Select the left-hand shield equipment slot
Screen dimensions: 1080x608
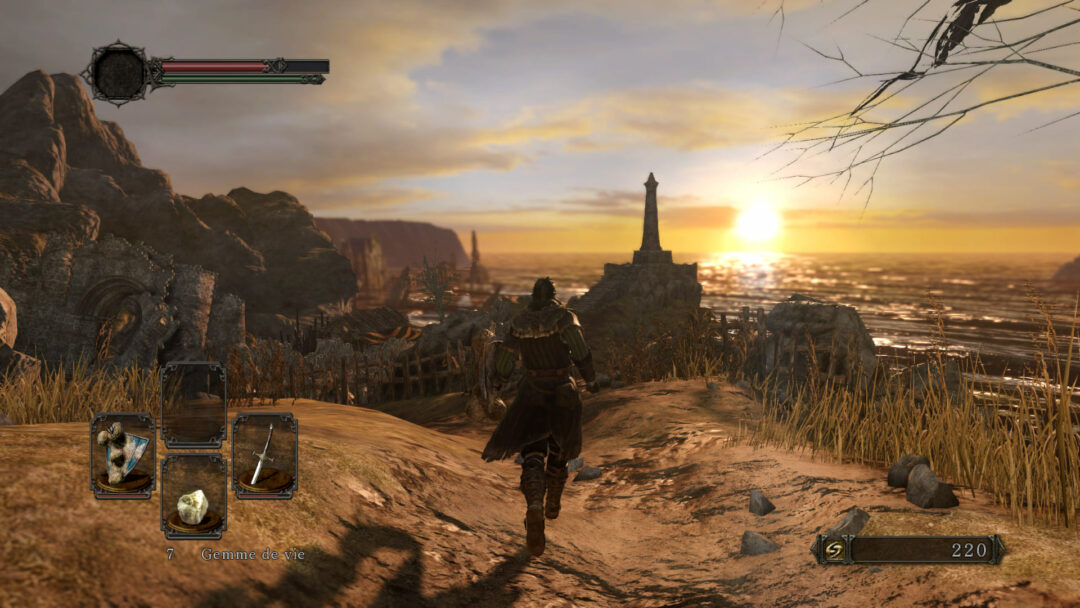[x=123, y=456]
